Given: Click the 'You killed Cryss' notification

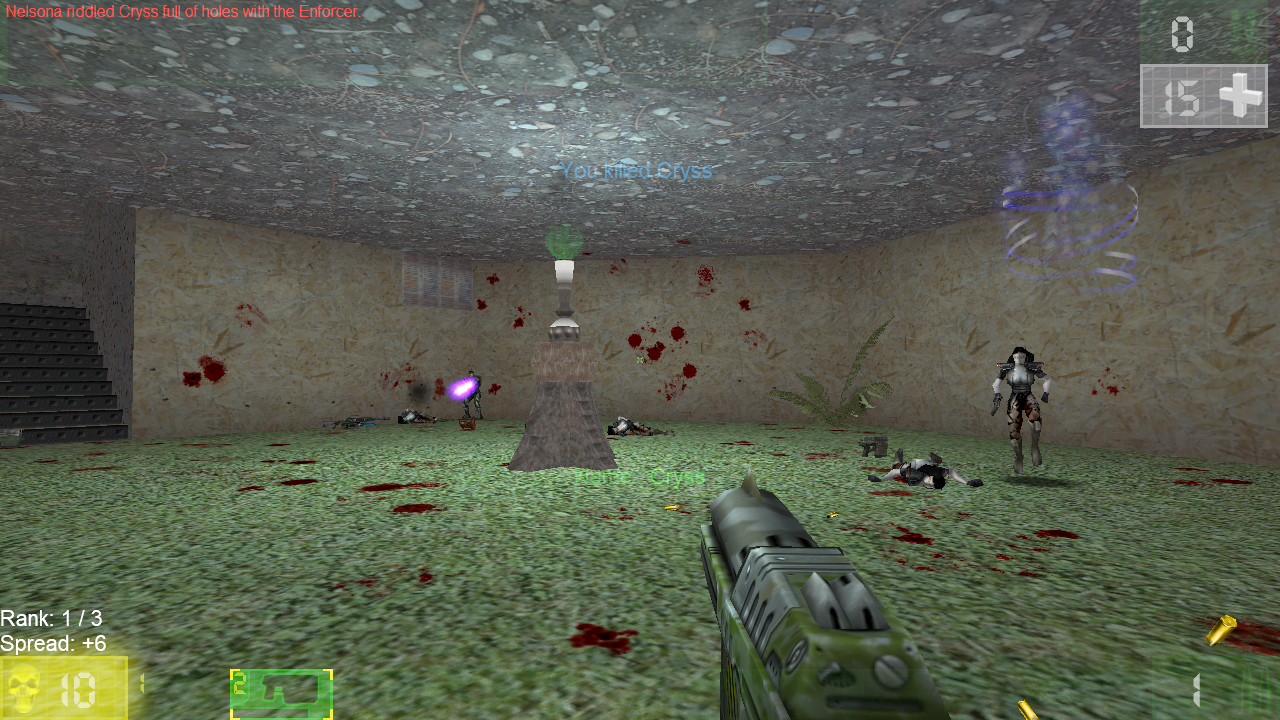Looking at the screenshot, I should pos(637,170).
